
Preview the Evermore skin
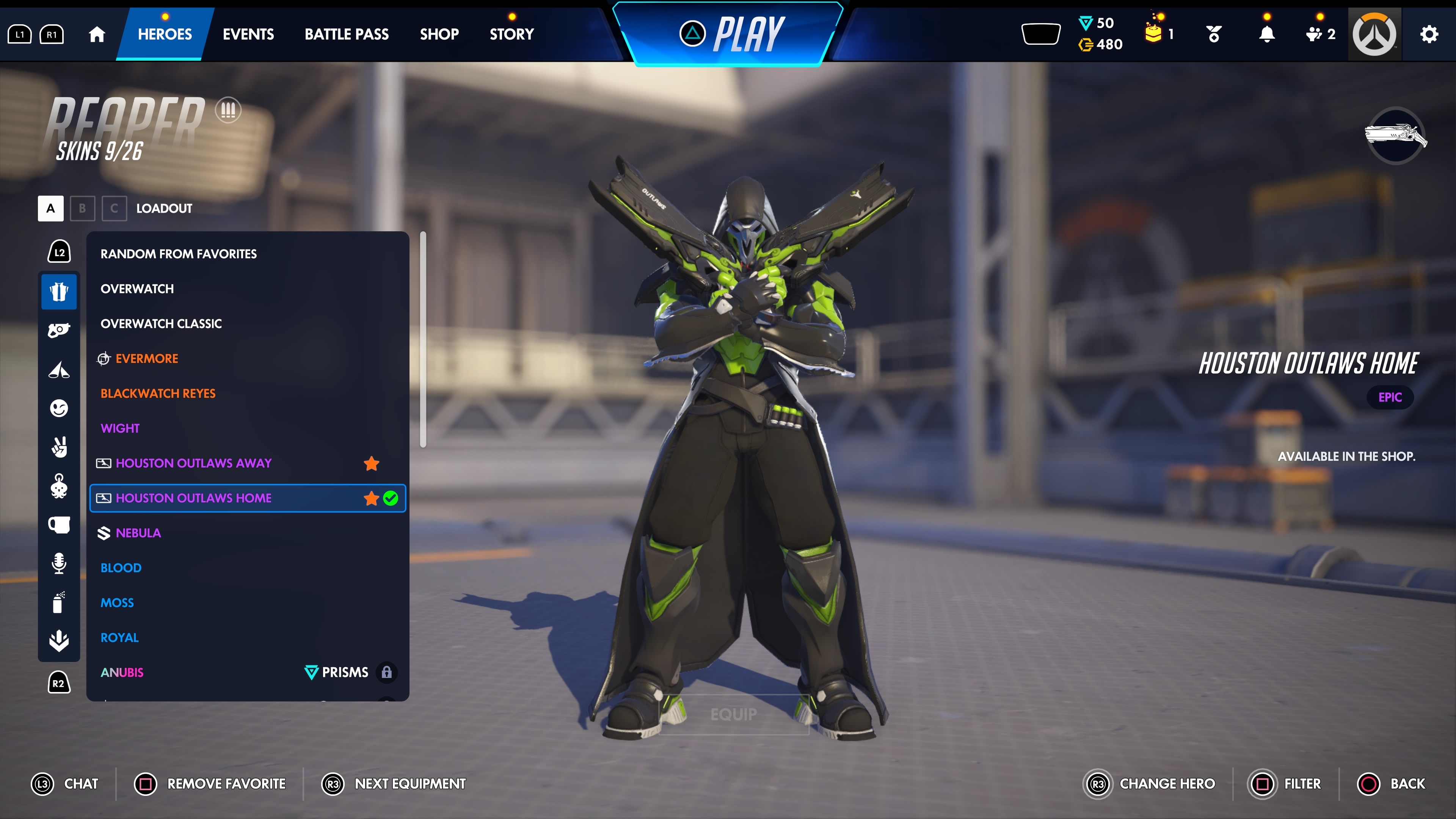click(x=146, y=358)
